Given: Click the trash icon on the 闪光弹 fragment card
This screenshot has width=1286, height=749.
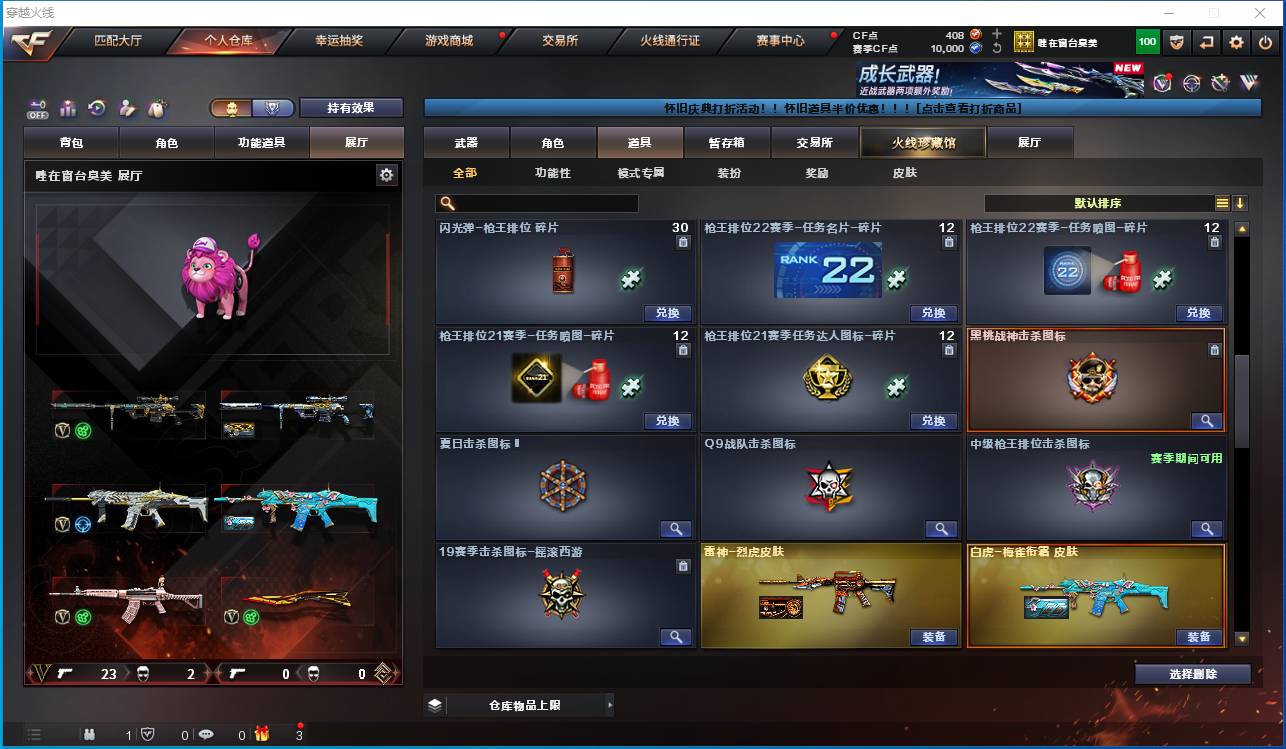Looking at the screenshot, I should pyautogui.click(x=681, y=243).
